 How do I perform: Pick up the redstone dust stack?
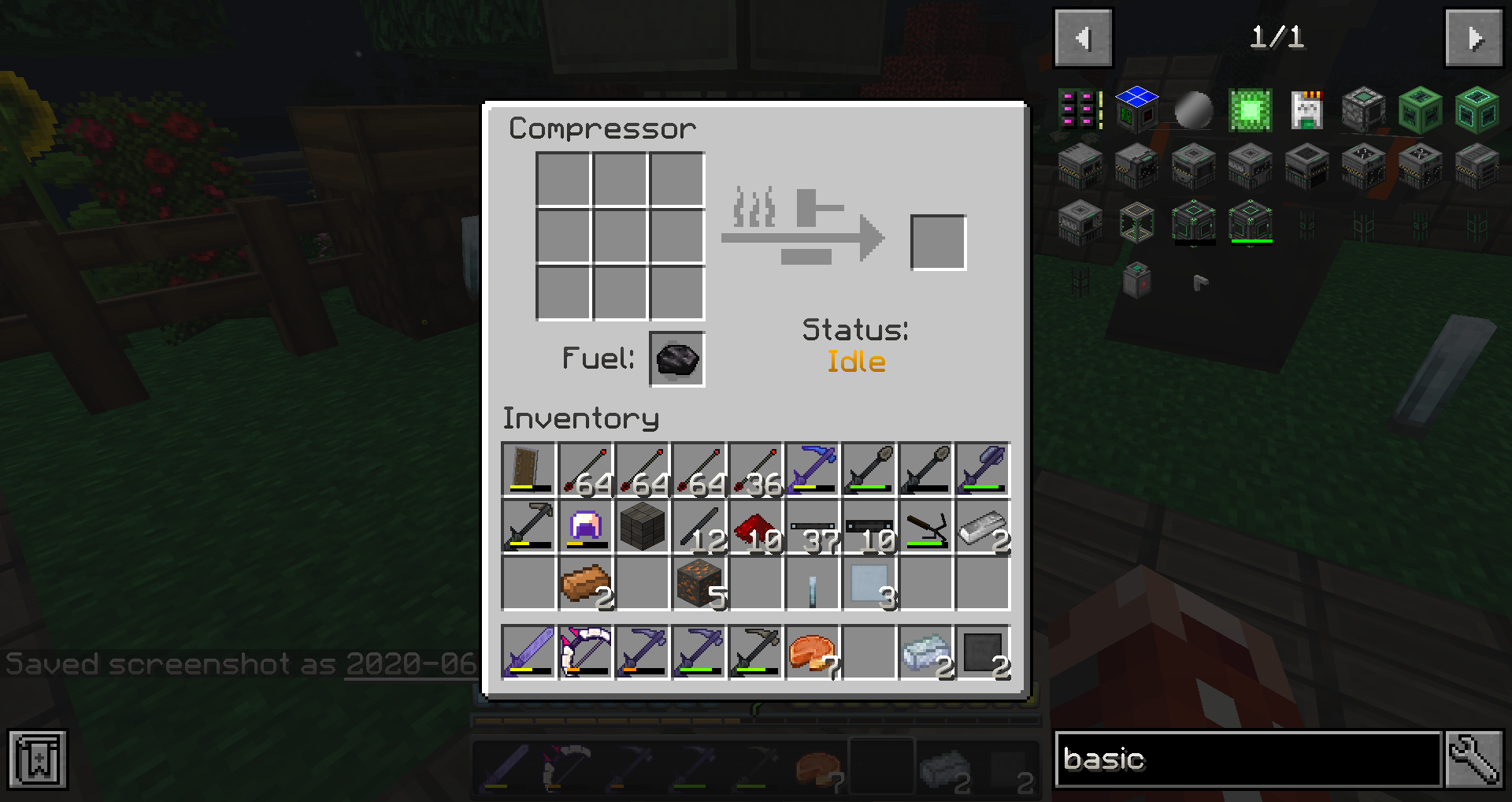pyautogui.click(x=756, y=527)
